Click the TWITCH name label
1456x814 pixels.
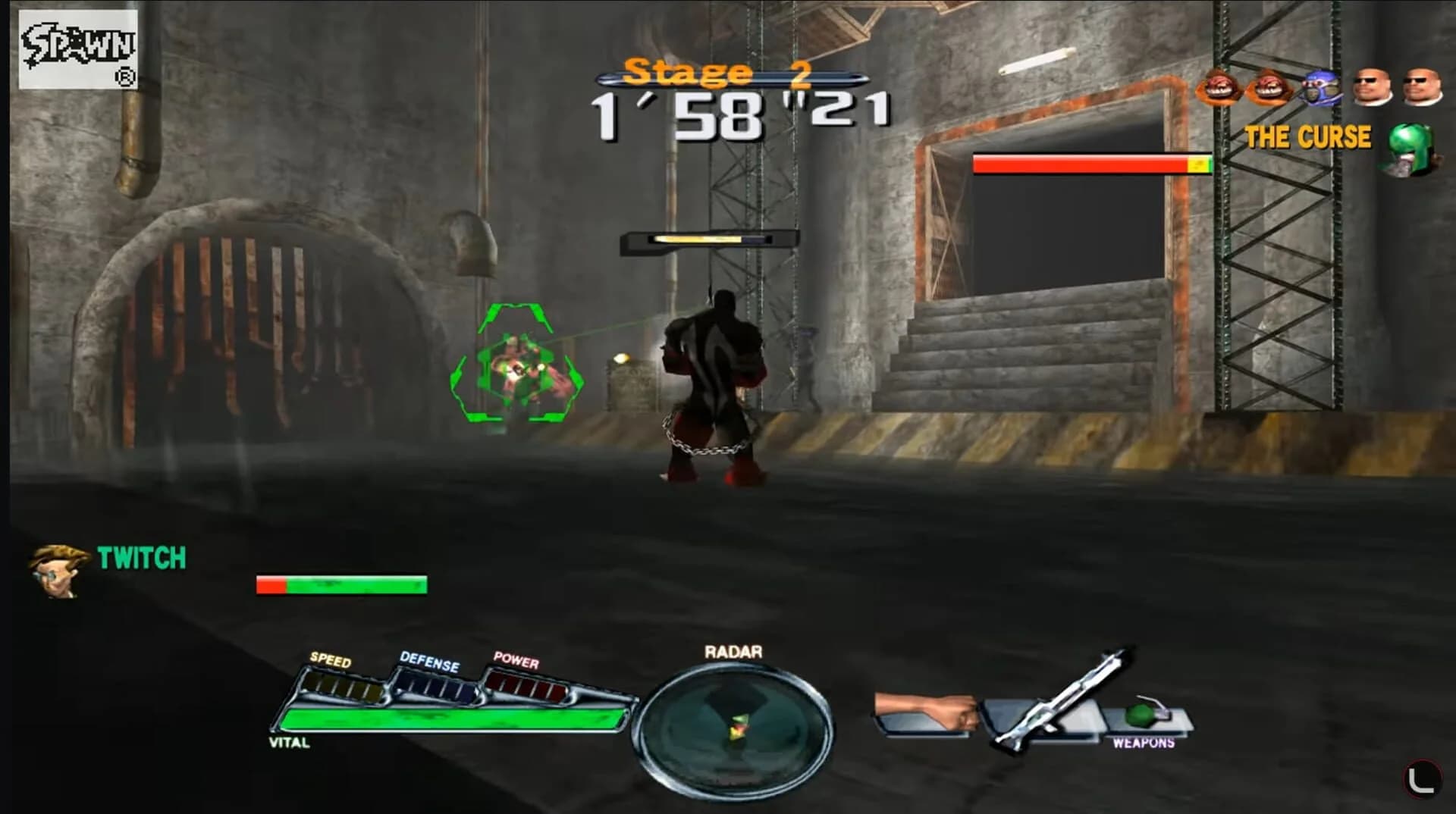coord(140,559)
